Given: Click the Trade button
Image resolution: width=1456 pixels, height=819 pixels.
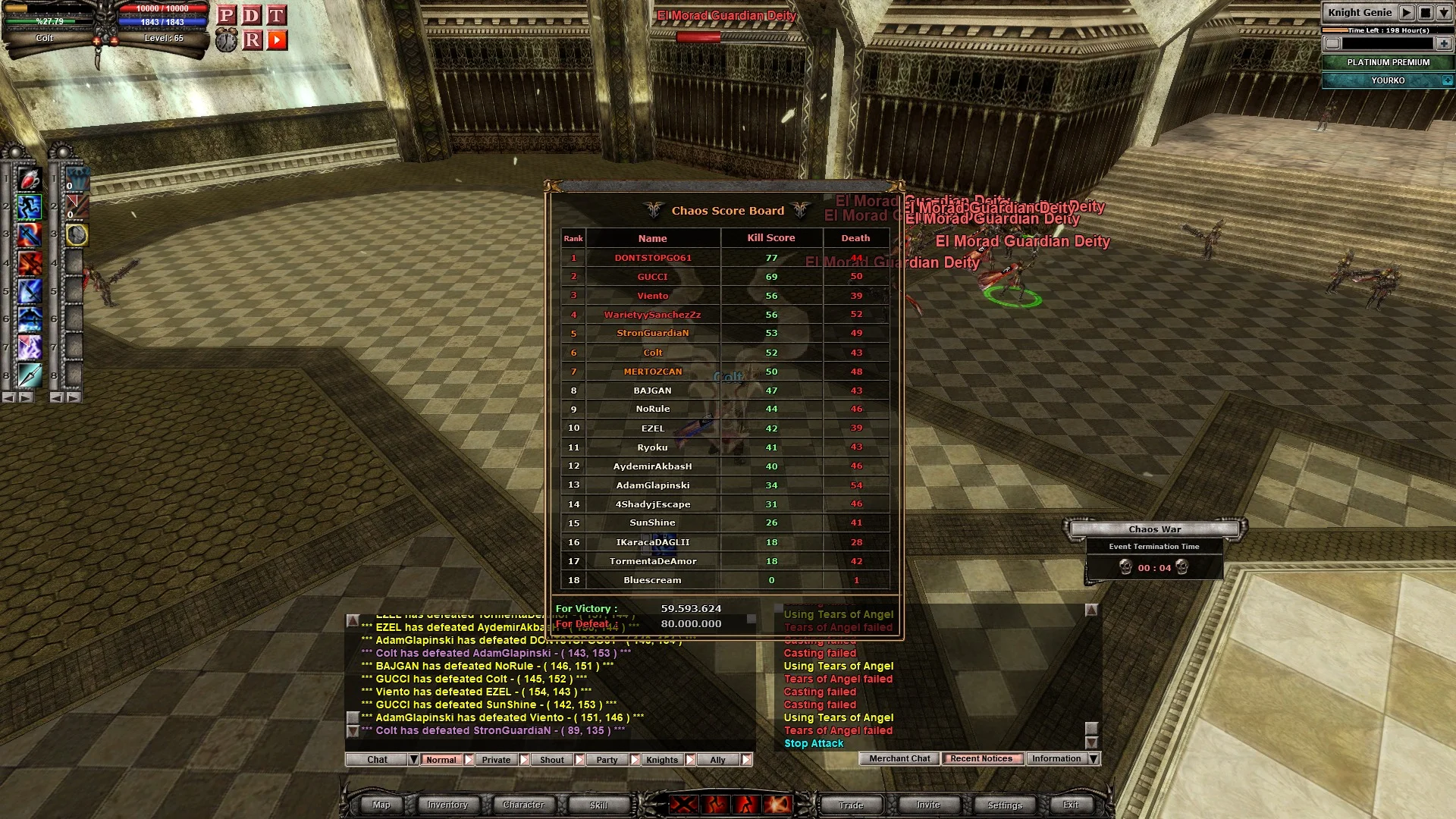Looking at the screenshot, I should [851, 805].
